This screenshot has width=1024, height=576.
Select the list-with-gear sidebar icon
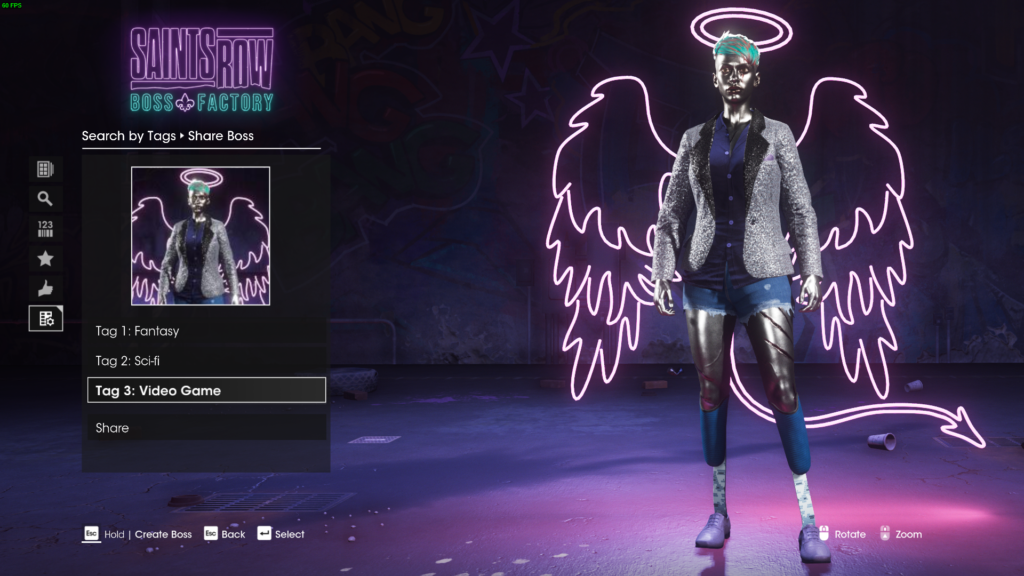[45, 319]
